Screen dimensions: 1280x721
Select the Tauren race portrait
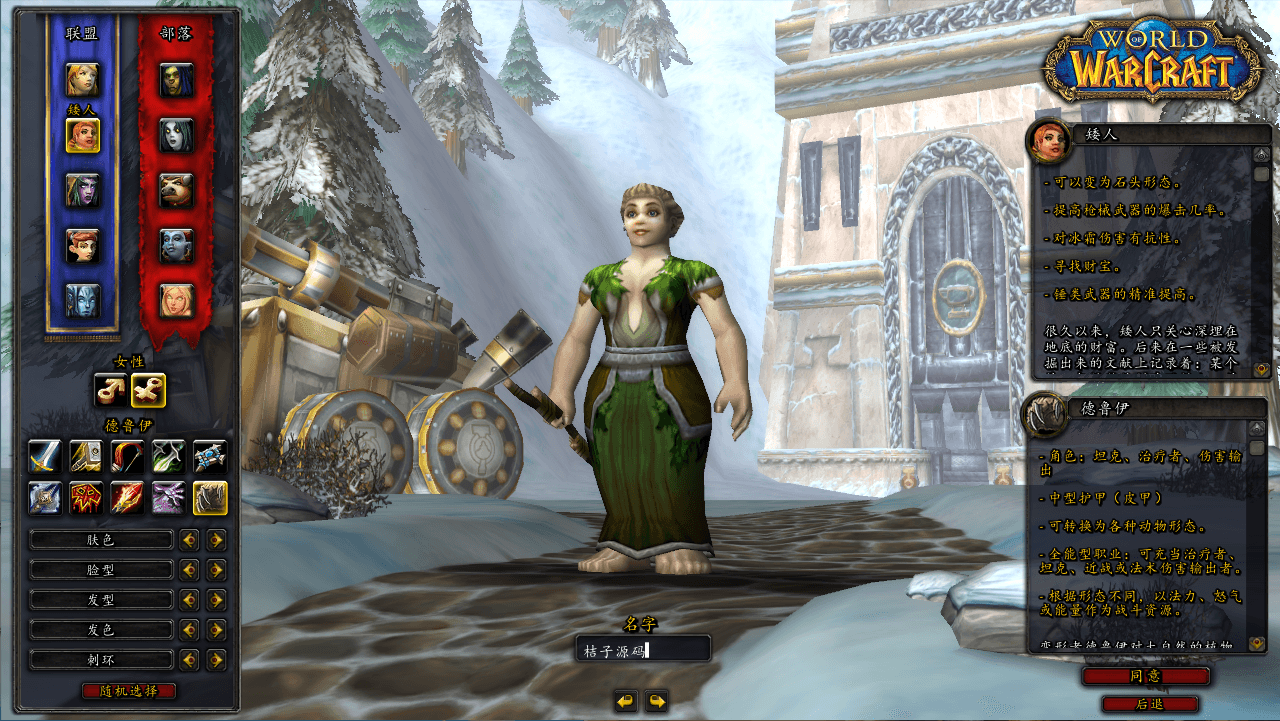coord(177,190)
